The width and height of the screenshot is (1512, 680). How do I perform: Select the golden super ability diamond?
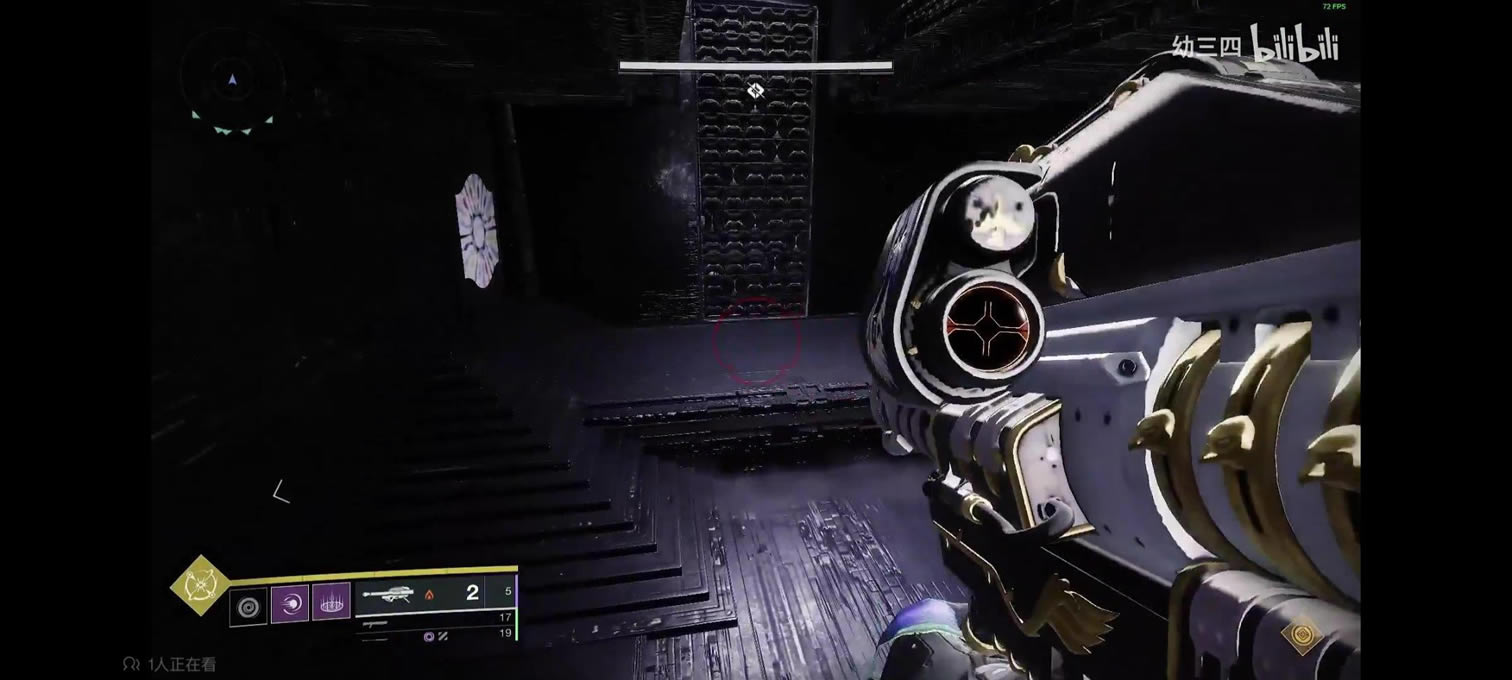pyautogui.click(x=199, y=585)
